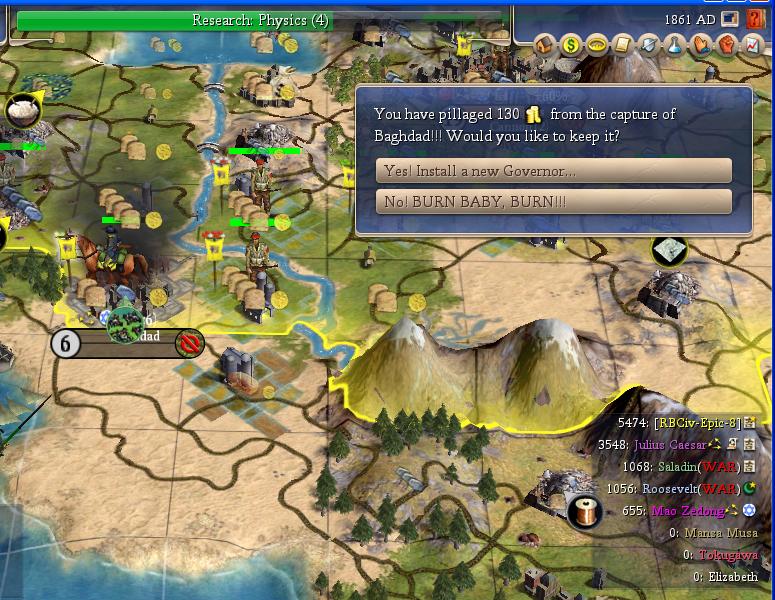Open the Civilopedia question mark book
The height and width of the screenshot is (600, 775).
click(x=755, y=19)
